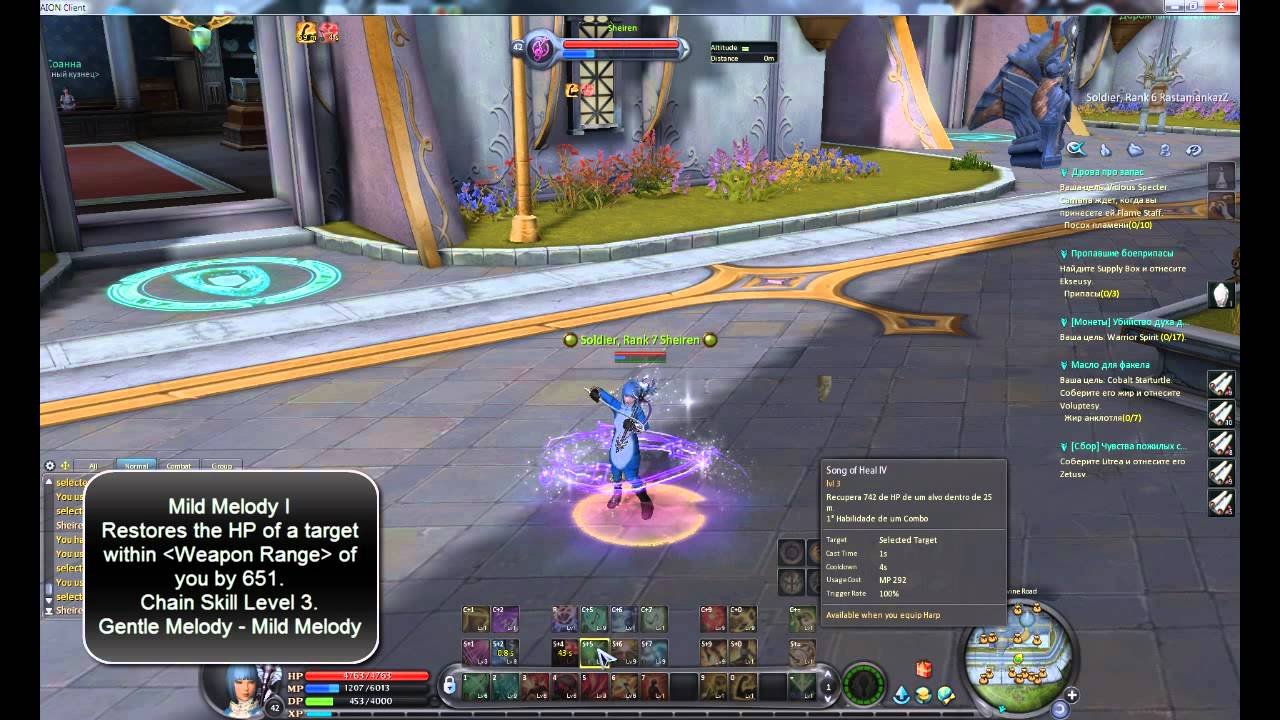Screen dimensions: 1280x720
Task: Open chat settings gear icon
Action: click(x=49, y=466)
